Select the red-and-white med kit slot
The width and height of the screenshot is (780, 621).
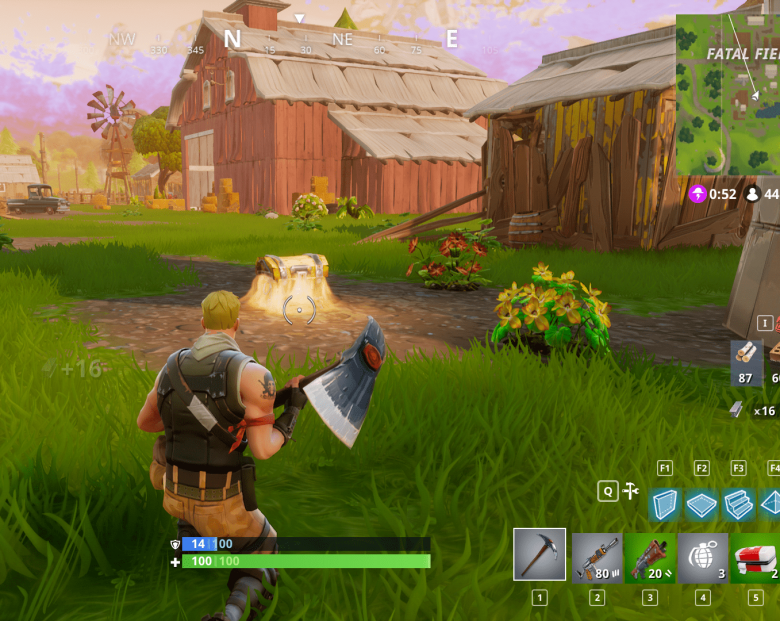[x=756, y=557]
